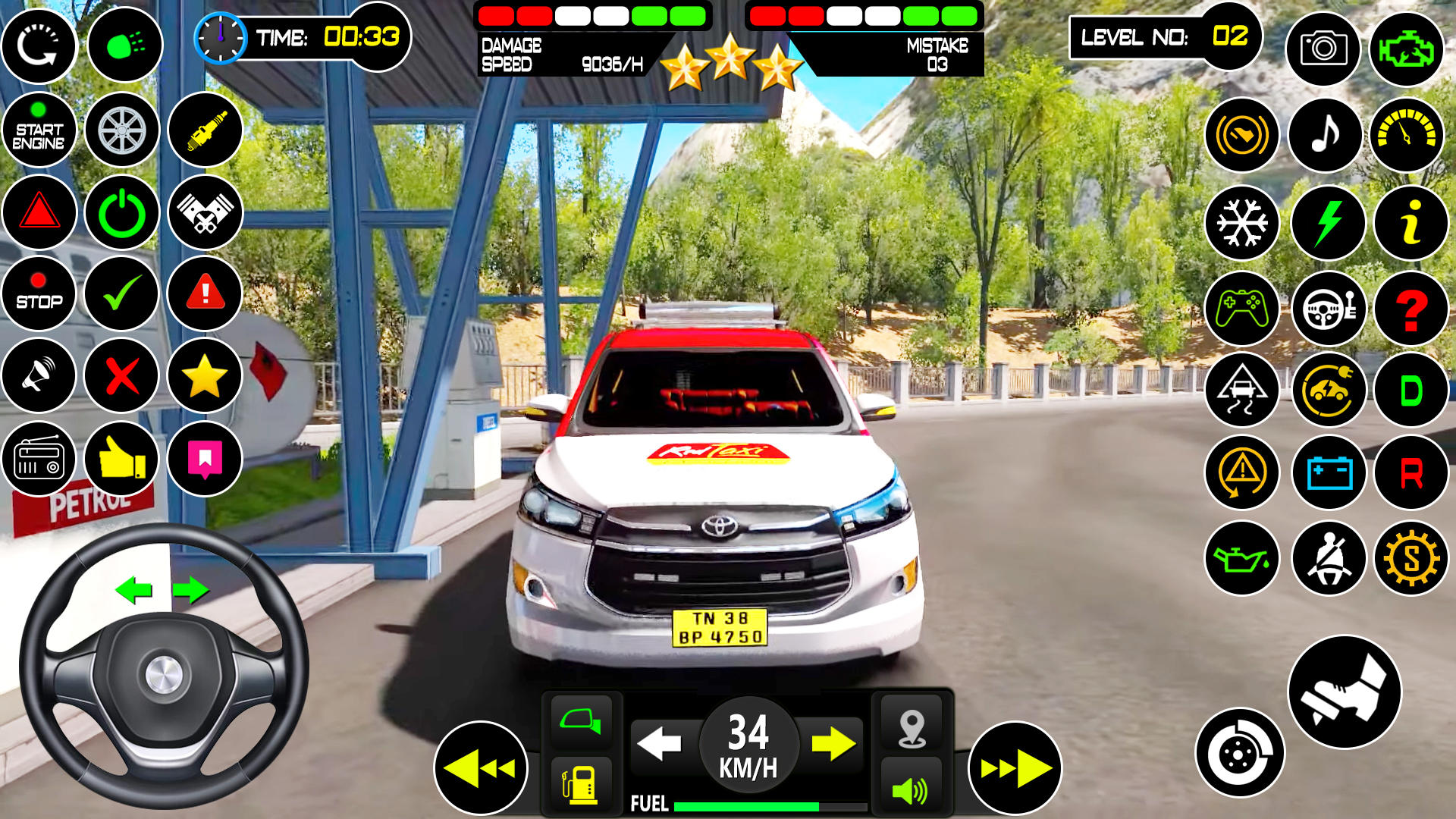Open the camera screenshot button
This screenshot has height=819, width=1456.
[1323, 49]
